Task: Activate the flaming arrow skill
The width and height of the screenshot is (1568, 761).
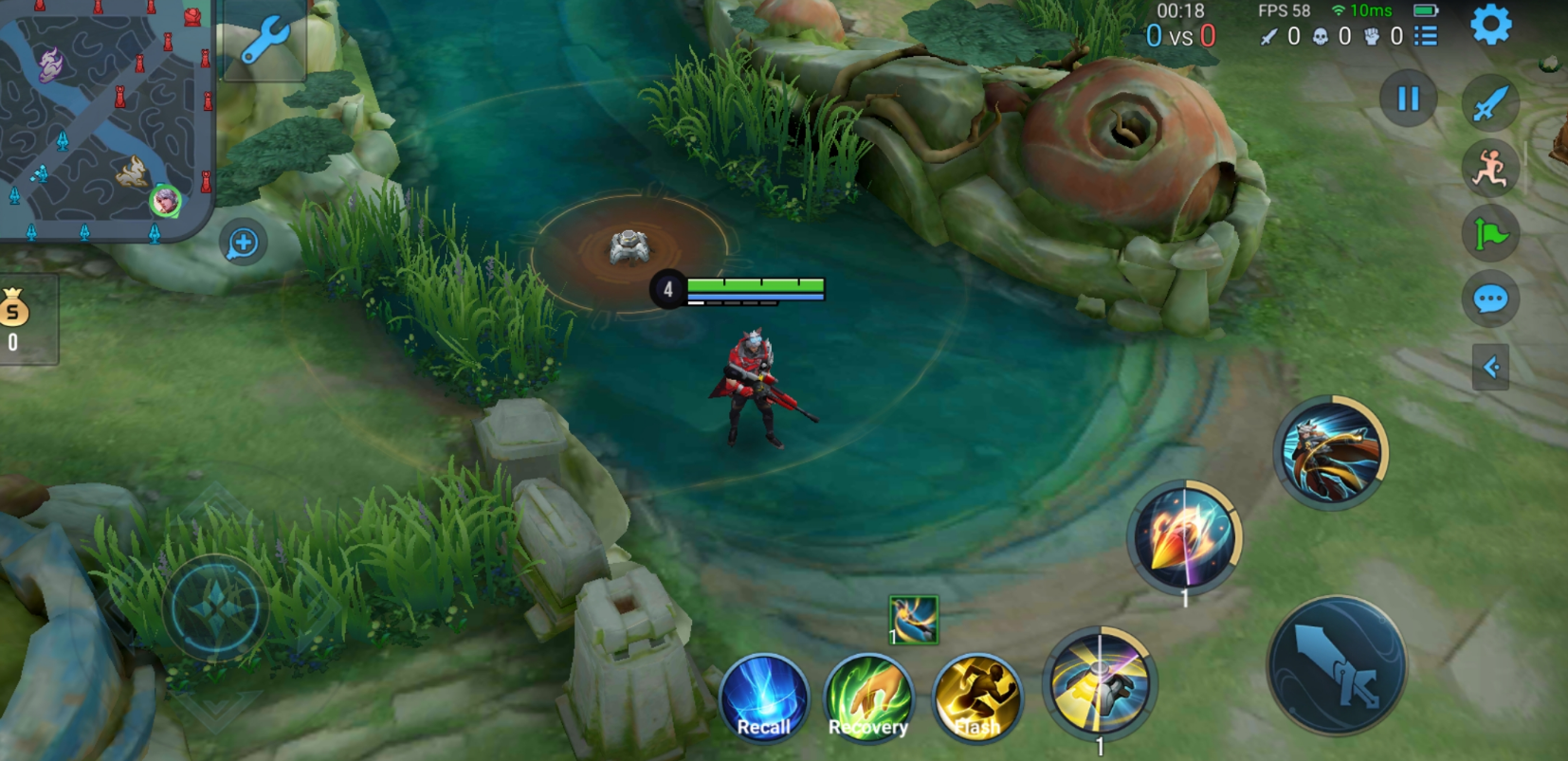Action: tap(1185, 536)
